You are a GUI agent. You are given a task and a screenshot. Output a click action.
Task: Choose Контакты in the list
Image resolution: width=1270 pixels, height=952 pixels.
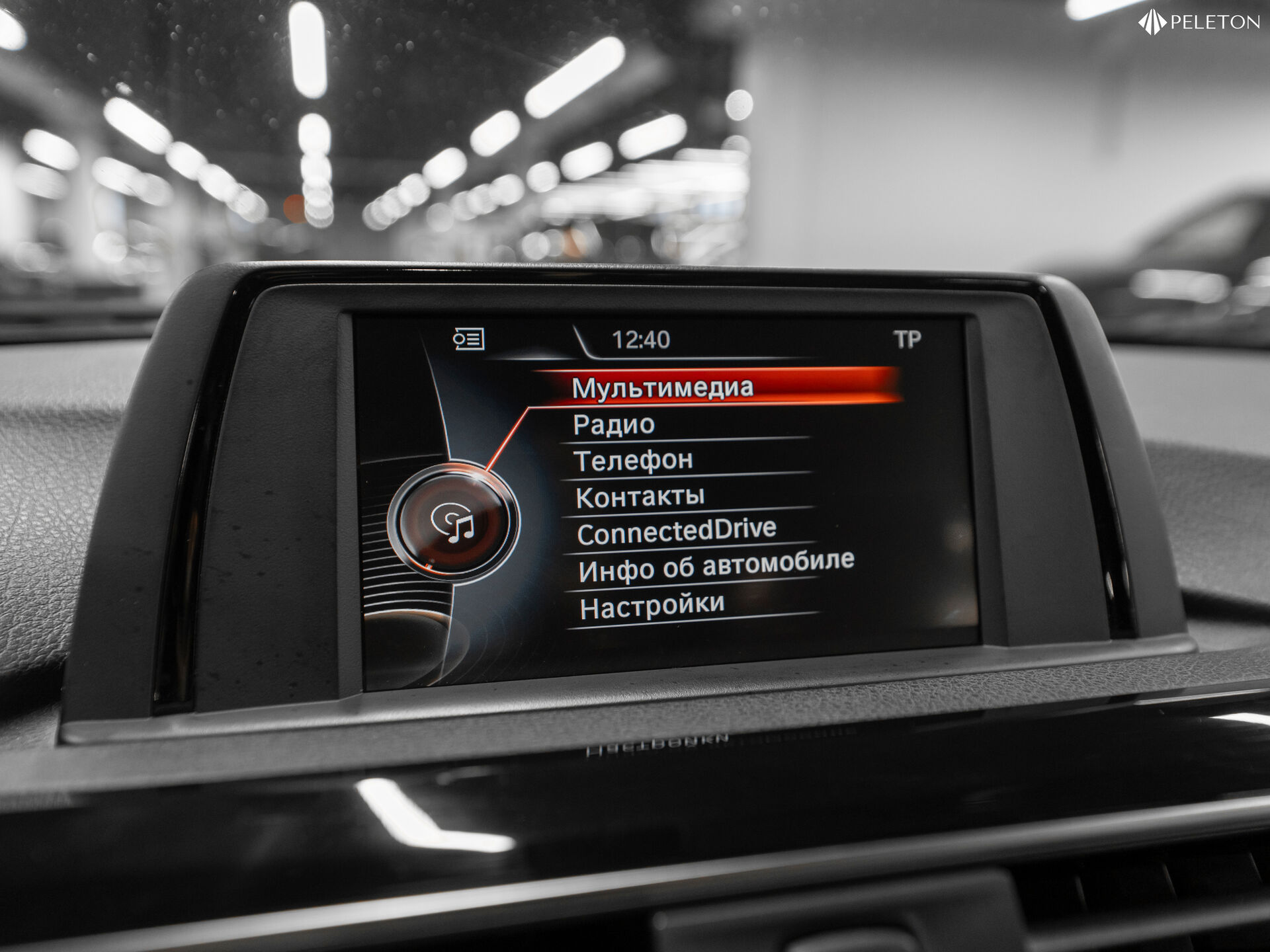pyautogui.click(x=640, y=497)
